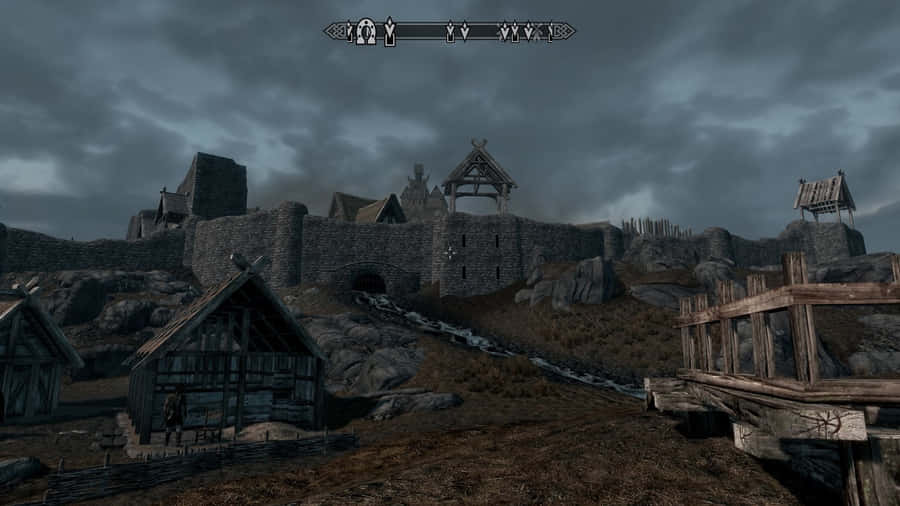The image size is (900, 506).
Task: Click the horseshoe stables marker on the compass
Action: 367,32
